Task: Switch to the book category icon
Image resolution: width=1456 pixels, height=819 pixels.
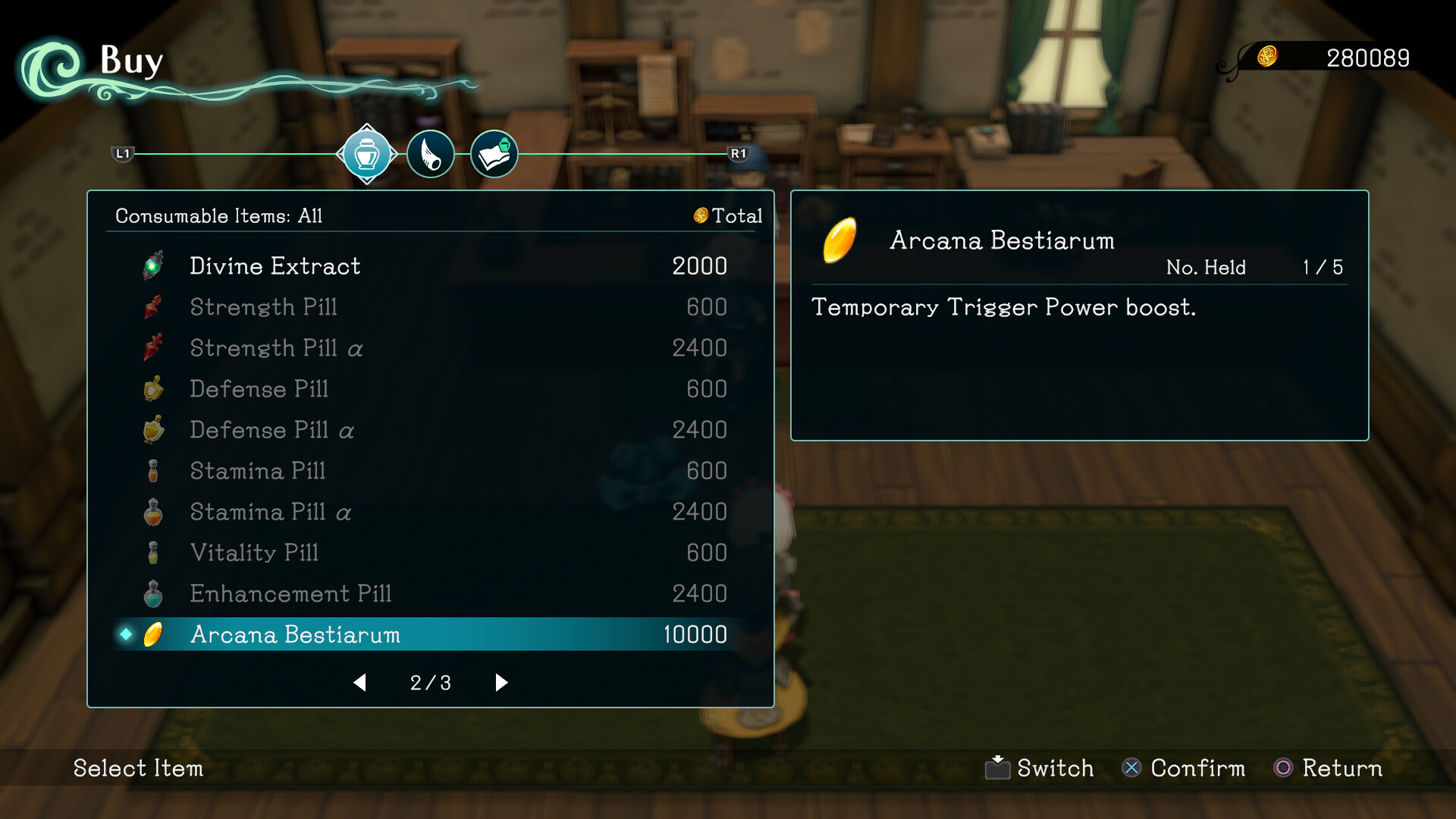Action: coord(494,154)
